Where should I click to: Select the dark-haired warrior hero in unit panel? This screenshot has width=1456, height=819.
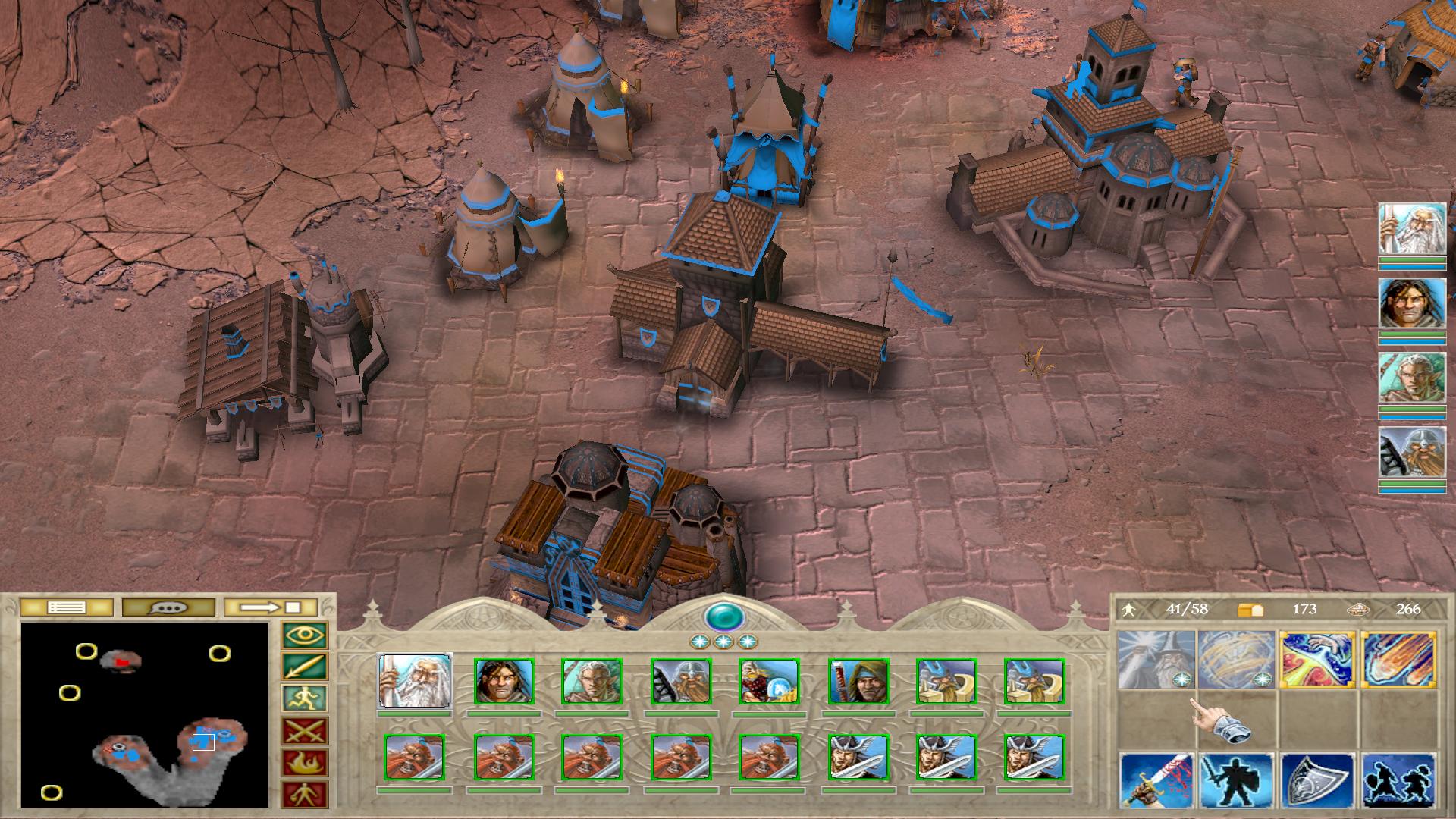coord(504,681)
